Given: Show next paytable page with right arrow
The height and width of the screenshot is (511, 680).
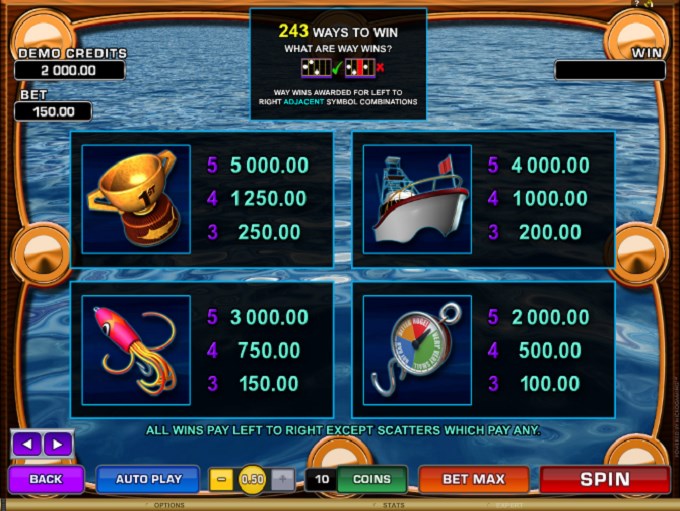Looking at the screenshot, I should point(56,443).
